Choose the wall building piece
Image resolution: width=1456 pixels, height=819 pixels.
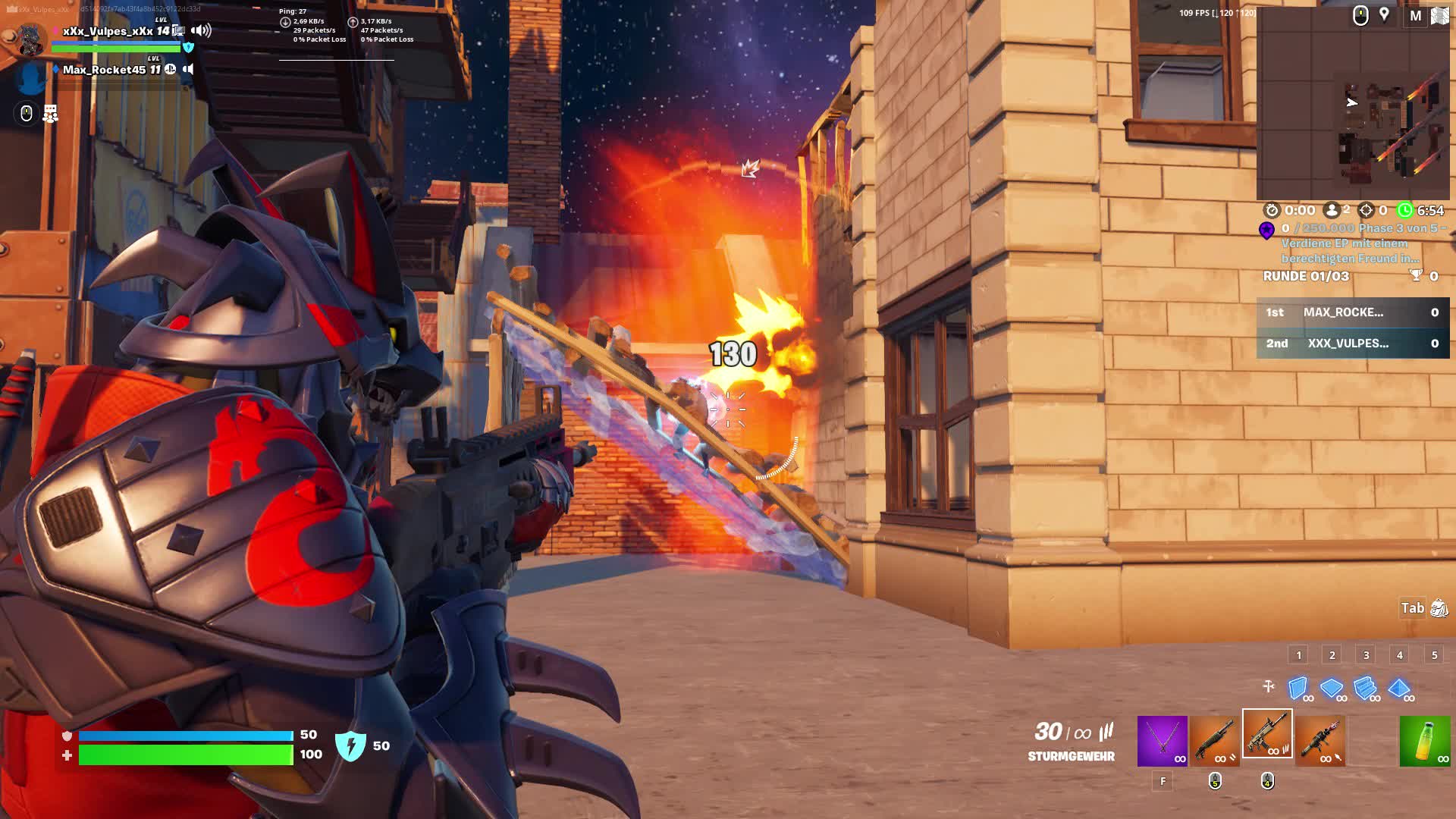(1298, 688)
